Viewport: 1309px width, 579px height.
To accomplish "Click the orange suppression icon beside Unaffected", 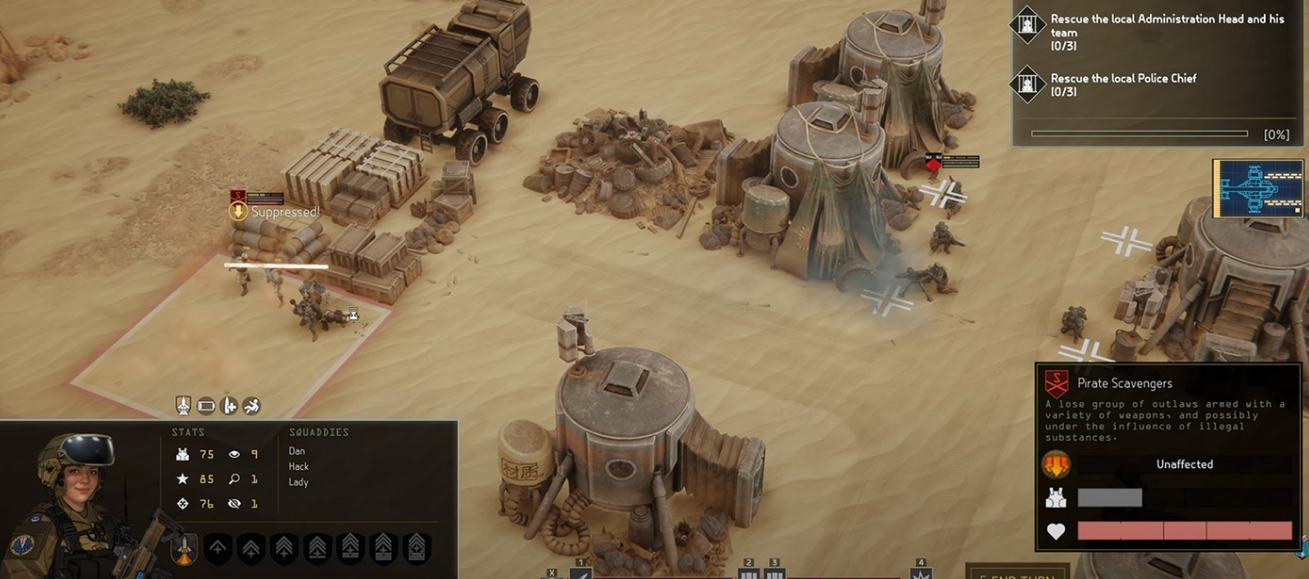I will [x=1056, y=464].
